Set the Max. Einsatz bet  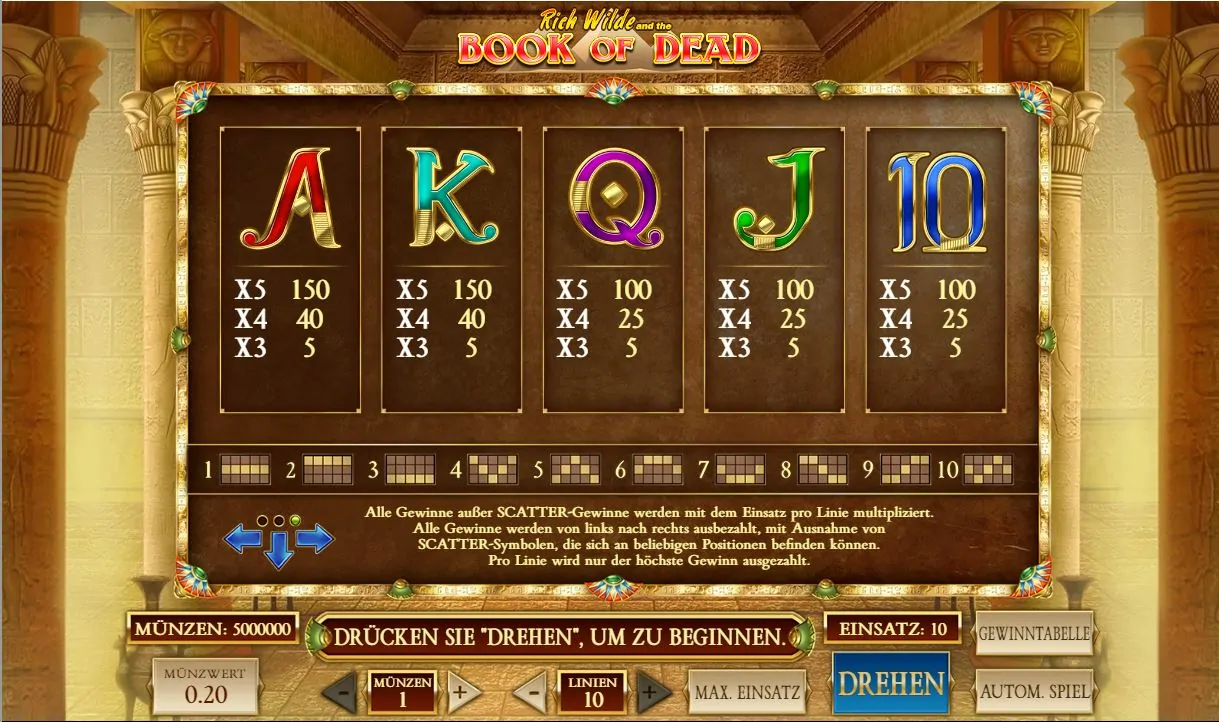click(747, 691)
